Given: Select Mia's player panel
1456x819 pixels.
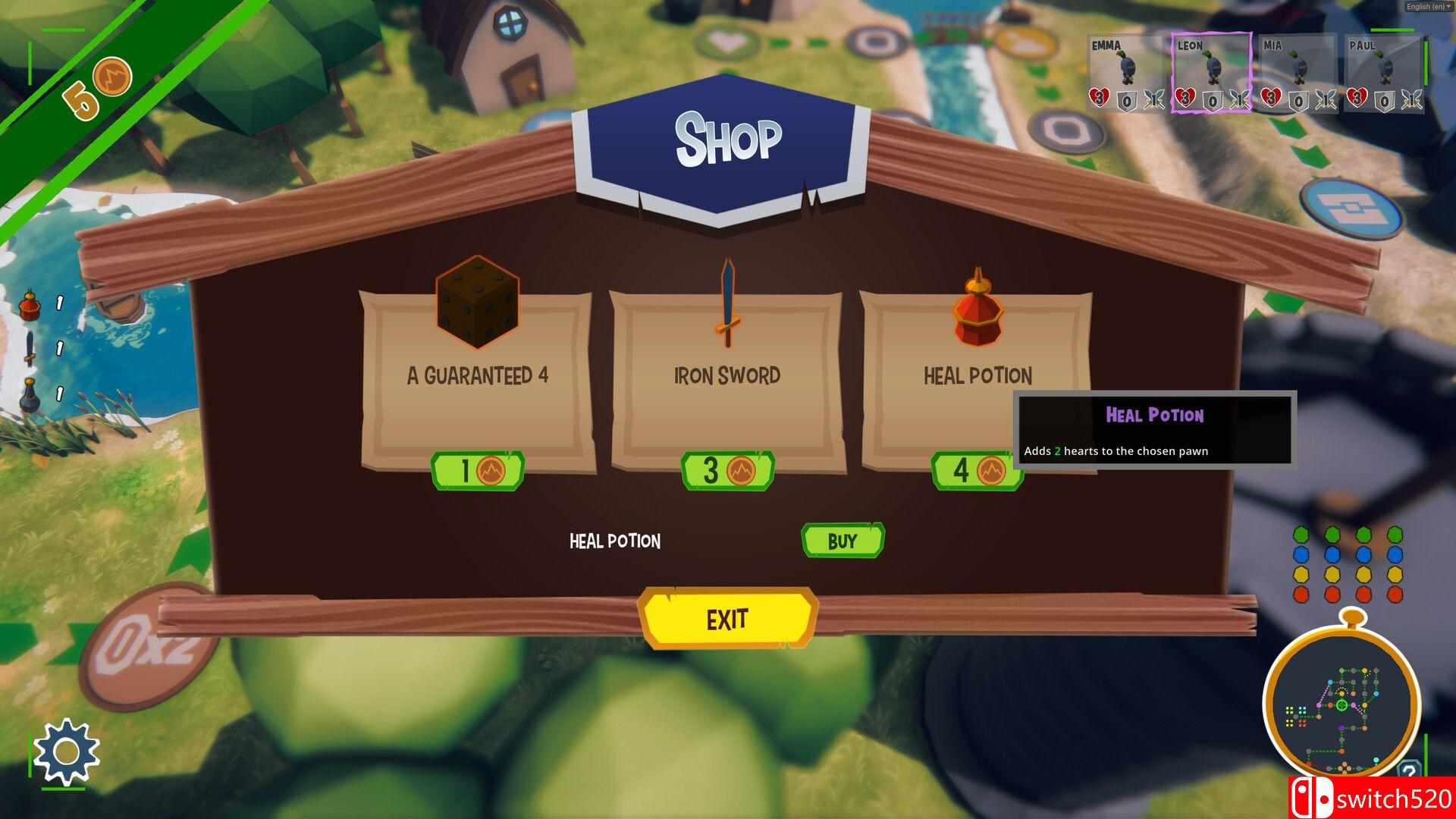Looking at the screenshot, I should (x=1297, y=74).
